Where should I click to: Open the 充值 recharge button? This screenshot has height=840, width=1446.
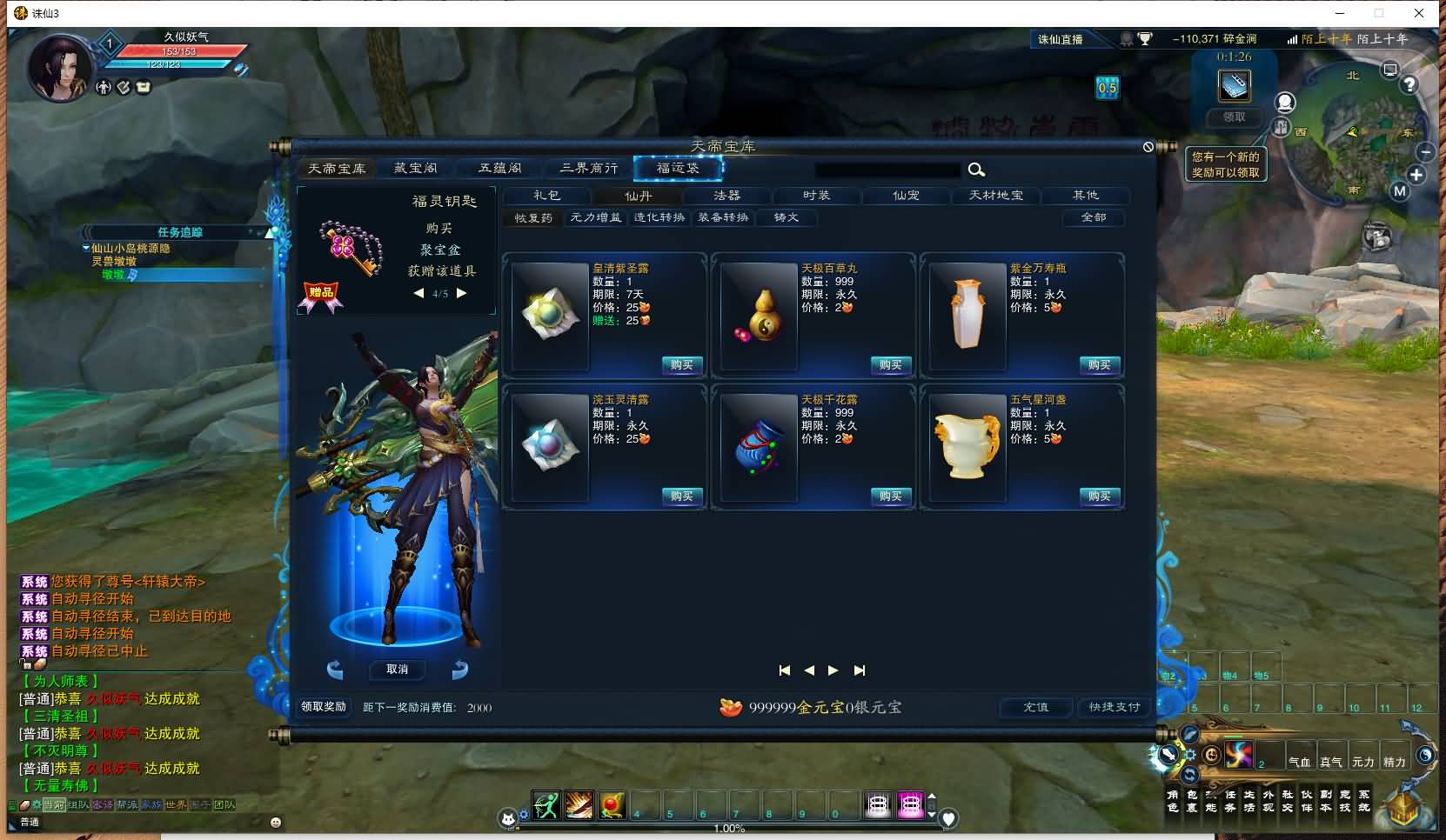(1035, 707)
